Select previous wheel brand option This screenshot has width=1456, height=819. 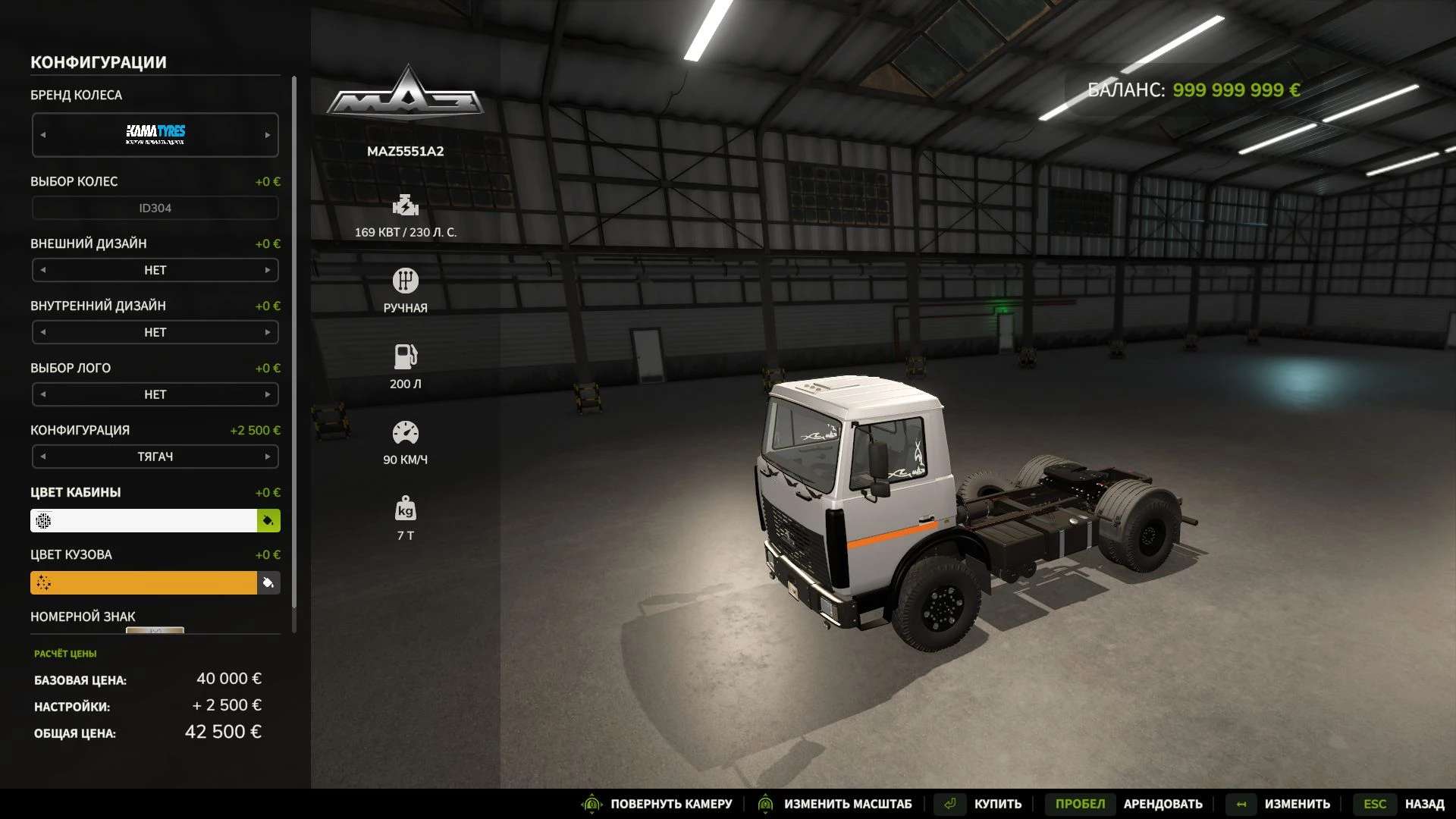[x=43, y=135]
